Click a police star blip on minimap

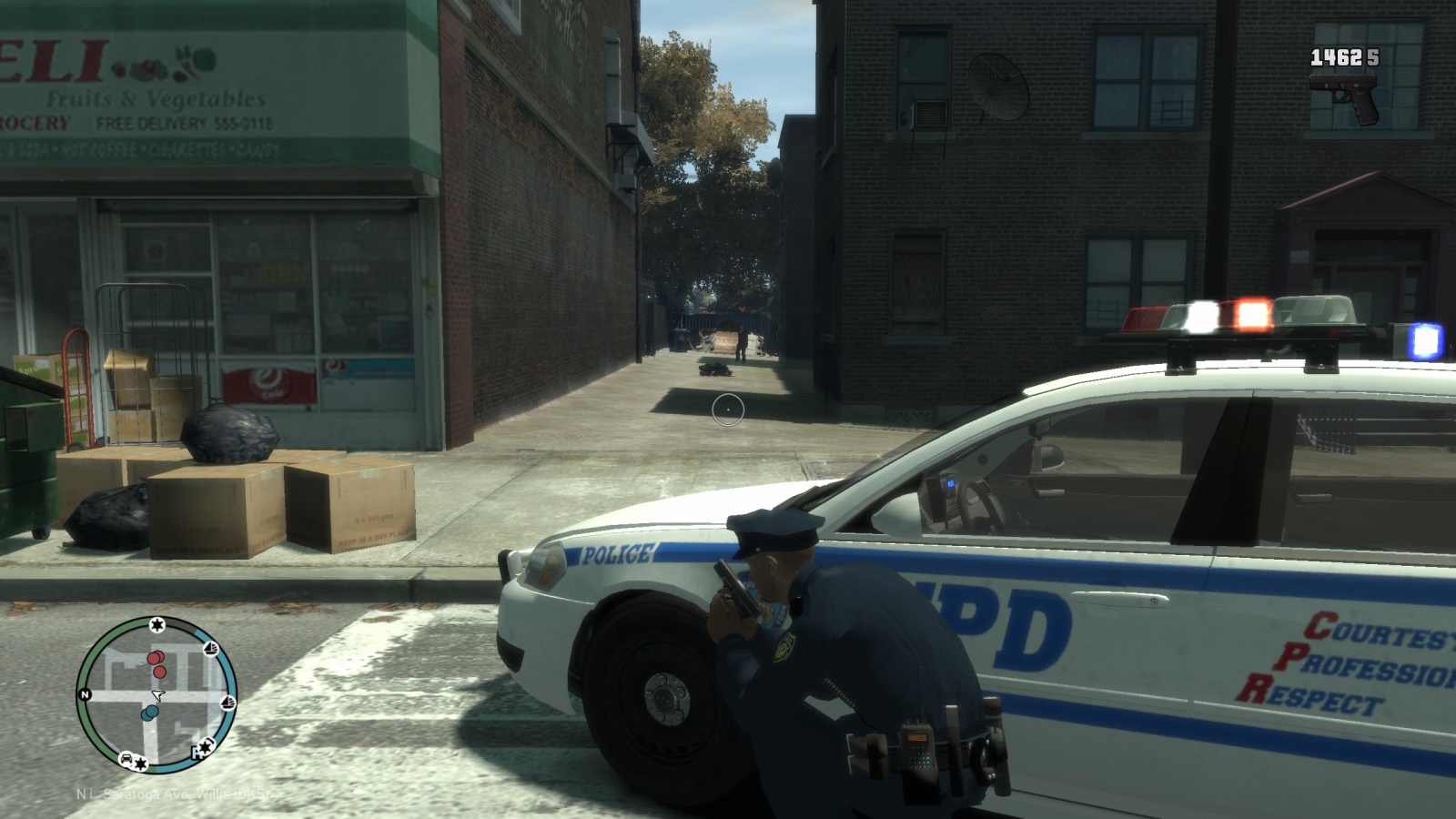coord(157,624)
